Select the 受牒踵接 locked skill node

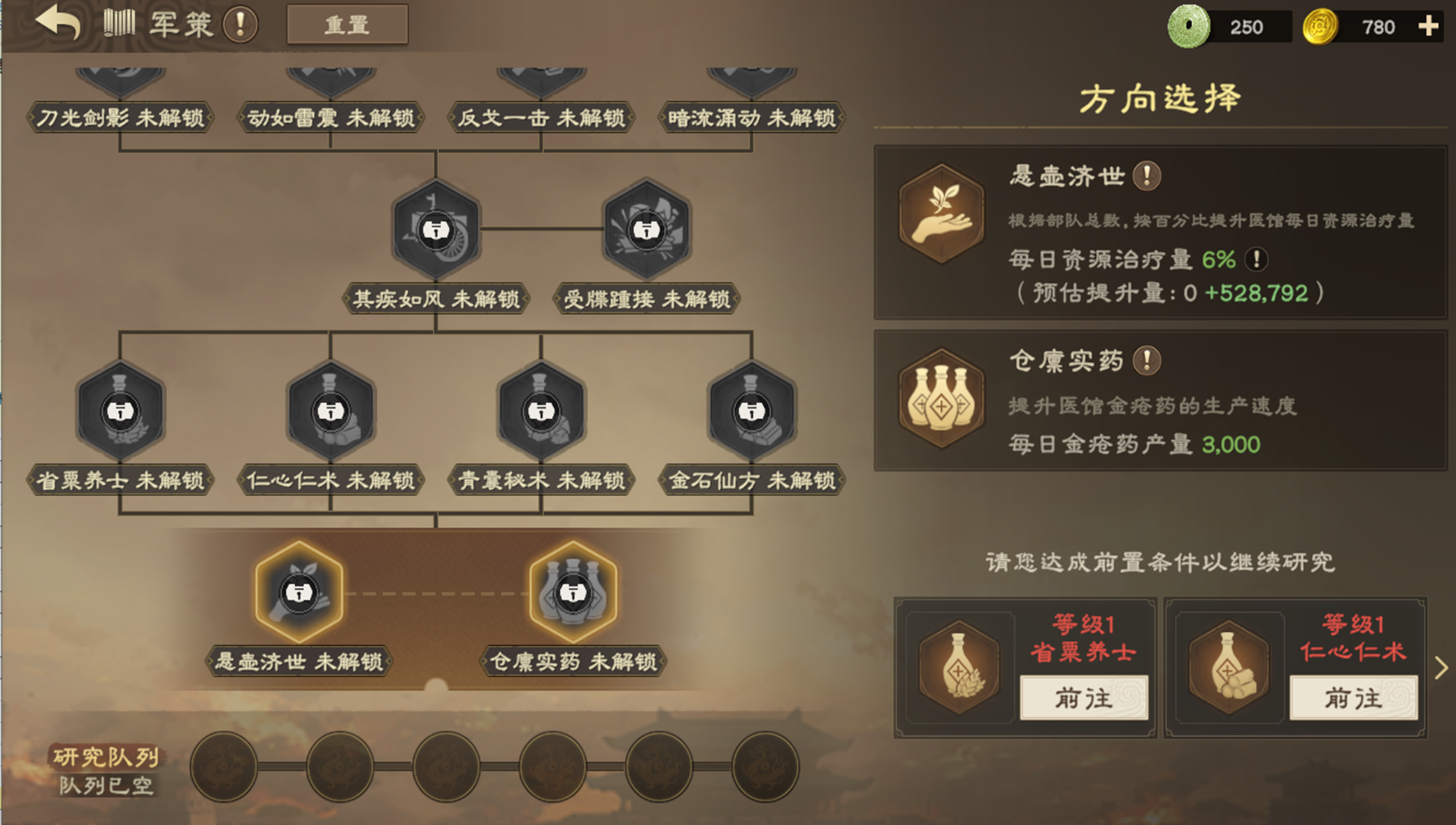[646, 230]
